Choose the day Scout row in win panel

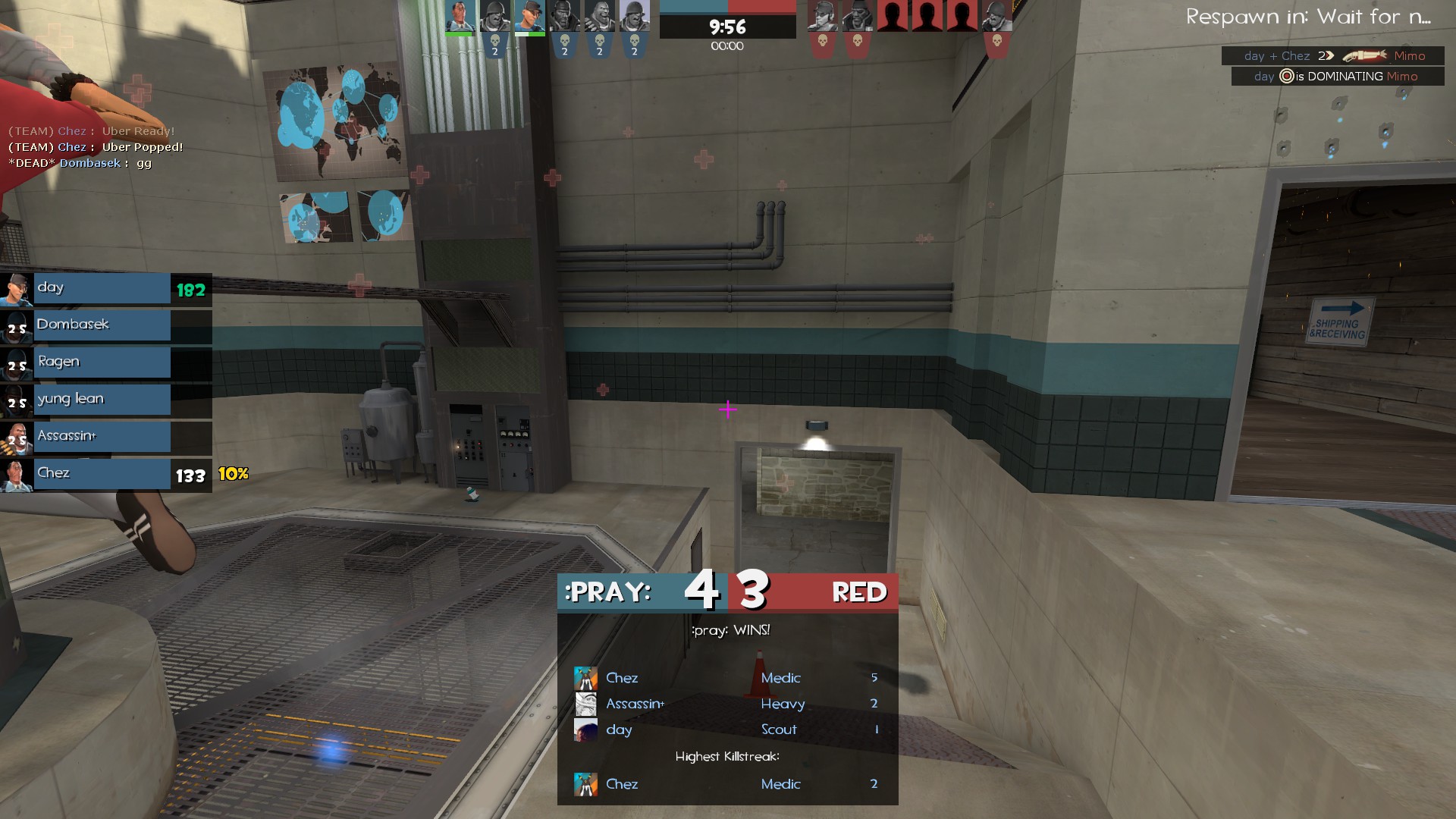(726, 730)
